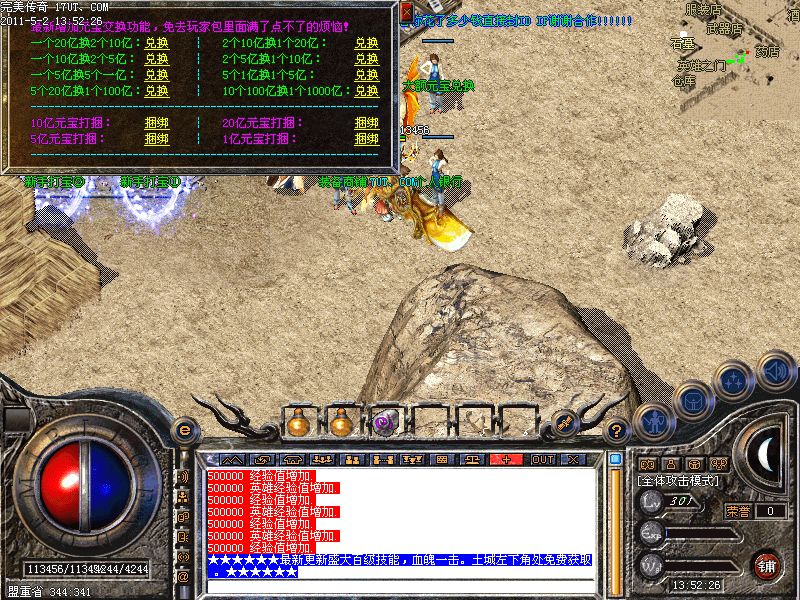Image resolution: width=800 pixels, height=600 pixels.
Task: Click the OUT button above chat
Action: point(542,459)
